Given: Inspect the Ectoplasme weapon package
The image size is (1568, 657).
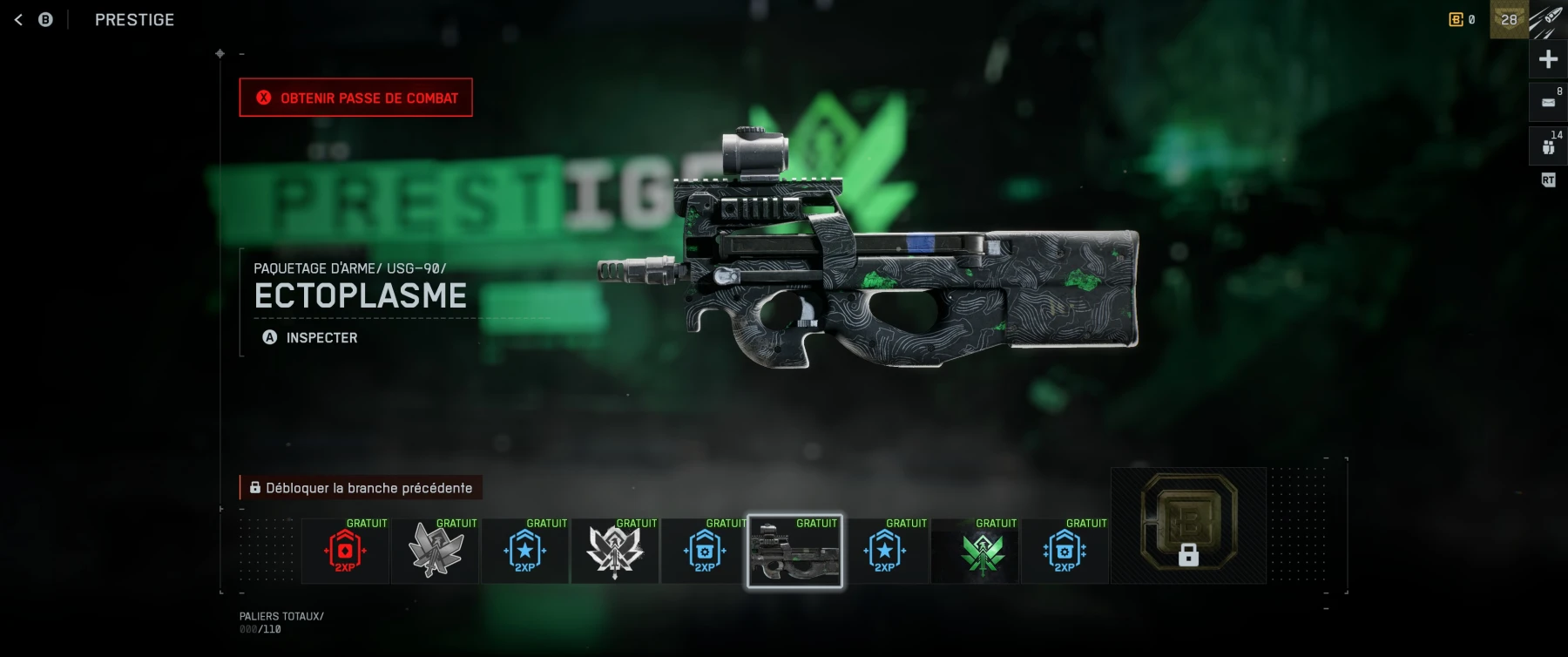Looking at the screenshot, I should click(310, 337).
